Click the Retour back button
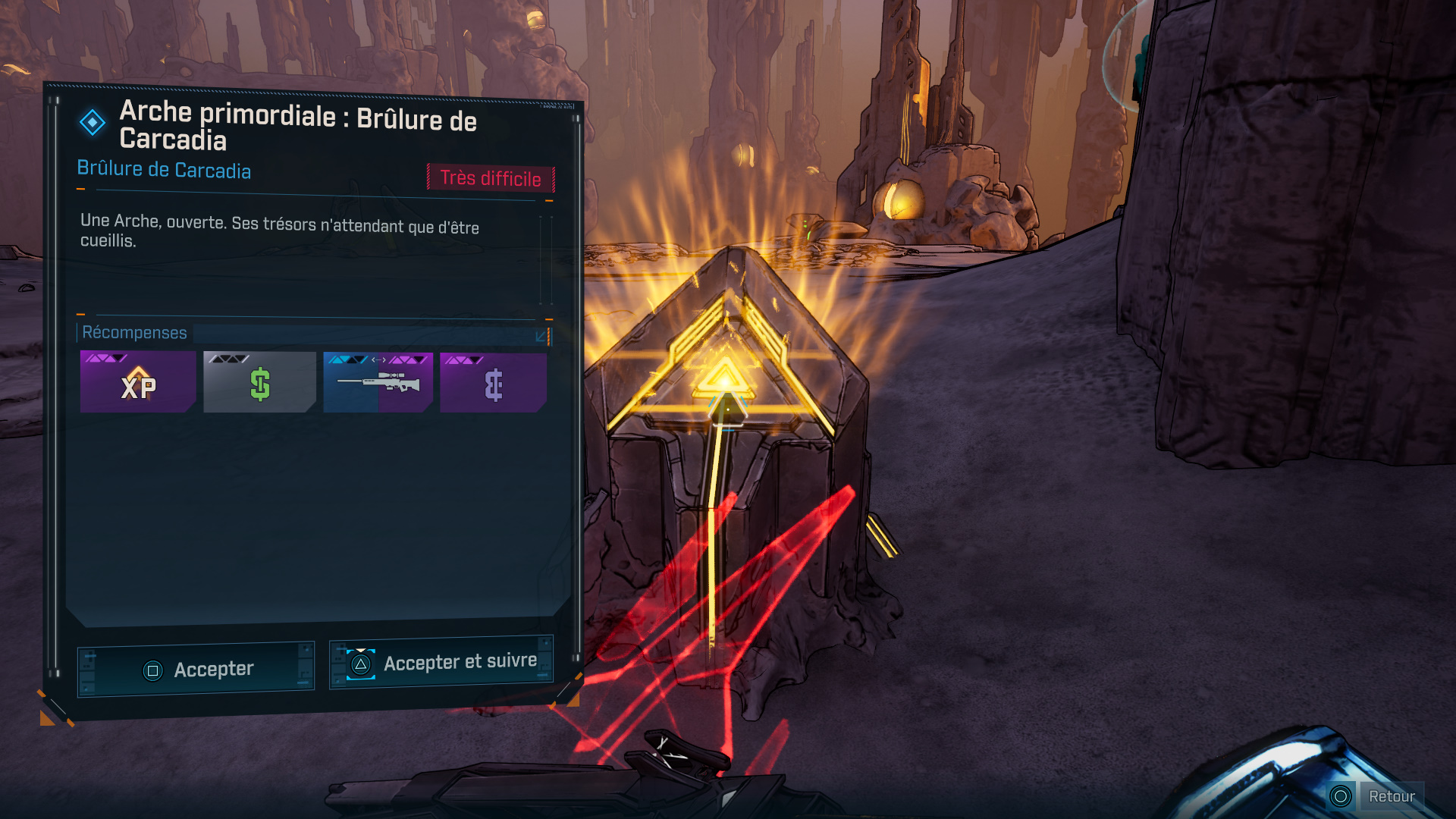 tap(1376, 796)
